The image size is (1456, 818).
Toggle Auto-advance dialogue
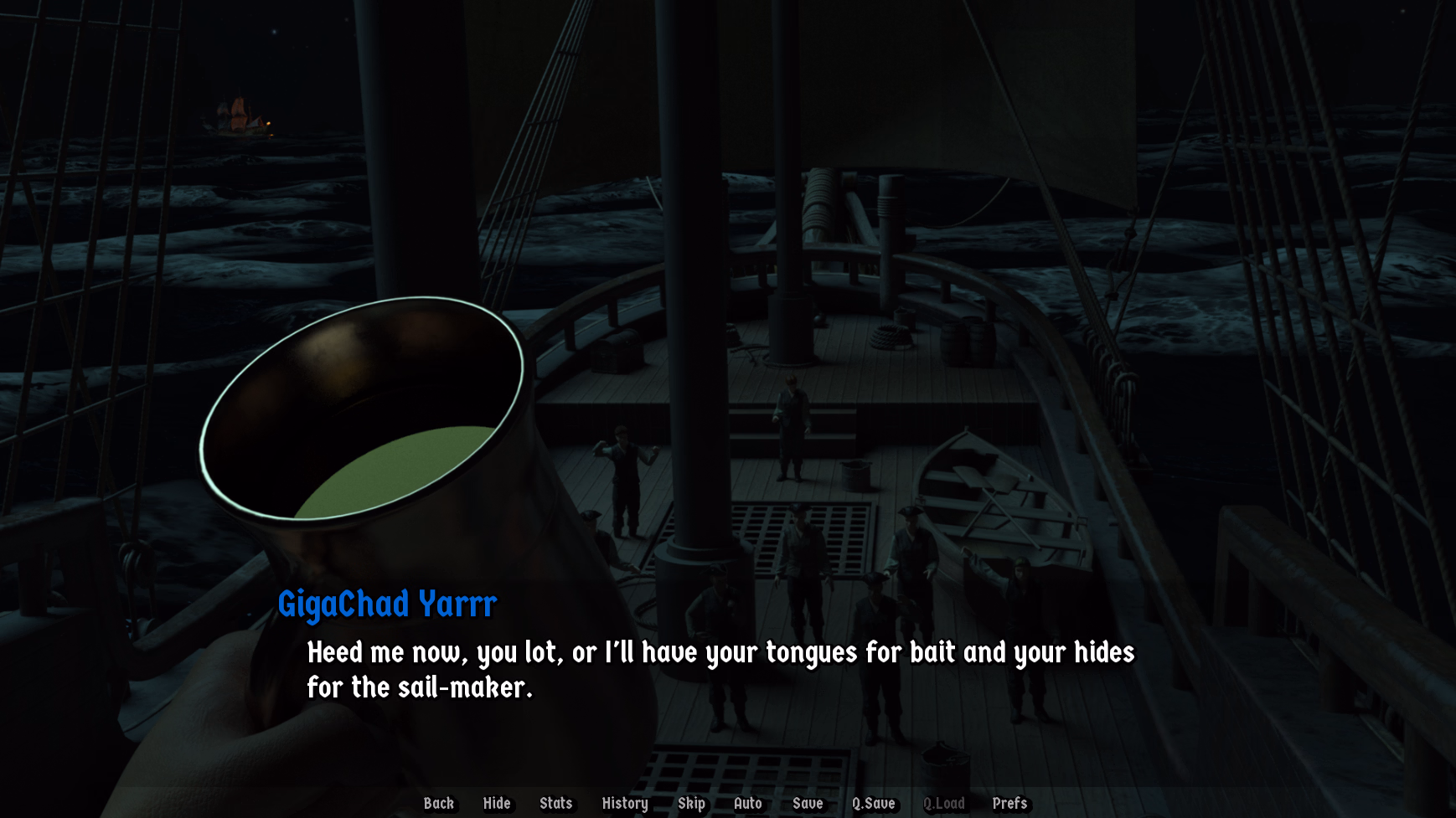(747, 803)
